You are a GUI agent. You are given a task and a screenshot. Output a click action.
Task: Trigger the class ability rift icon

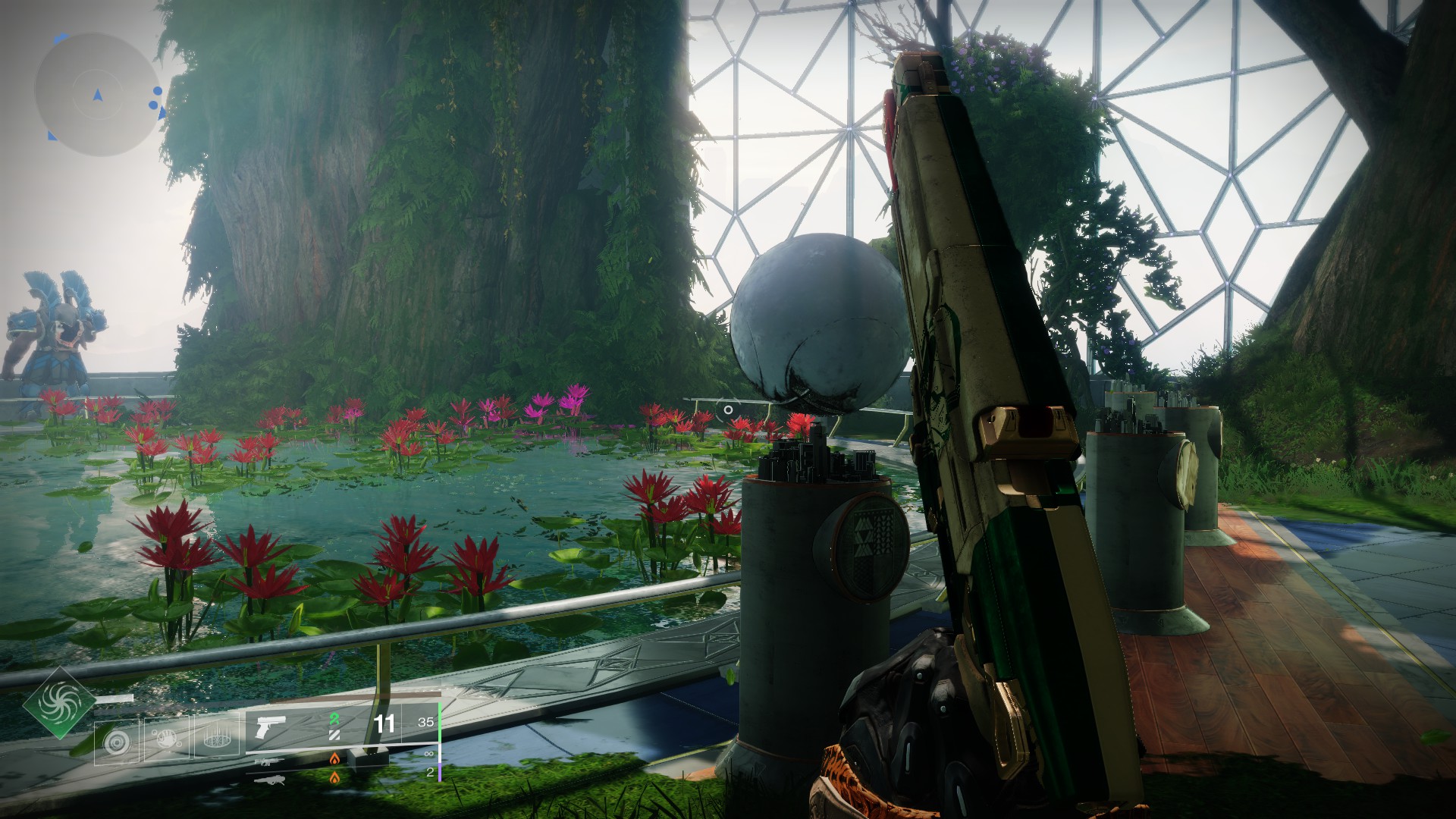click(x=215, y=739)
